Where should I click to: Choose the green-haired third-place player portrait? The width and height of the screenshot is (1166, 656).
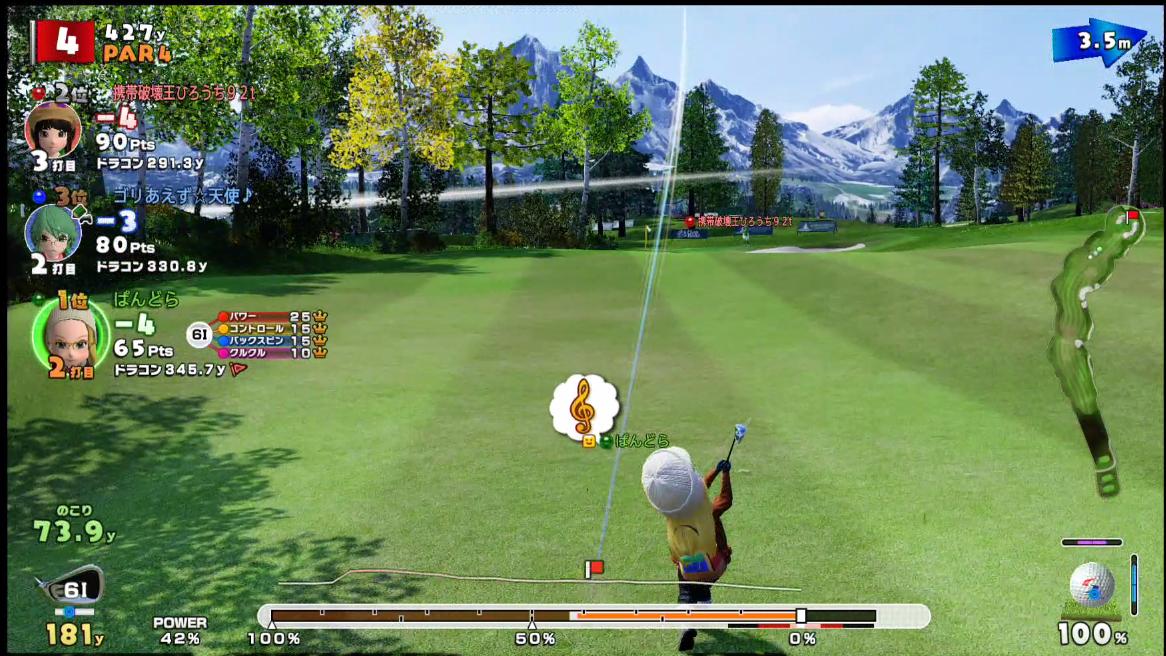click(x=52, y=232)
